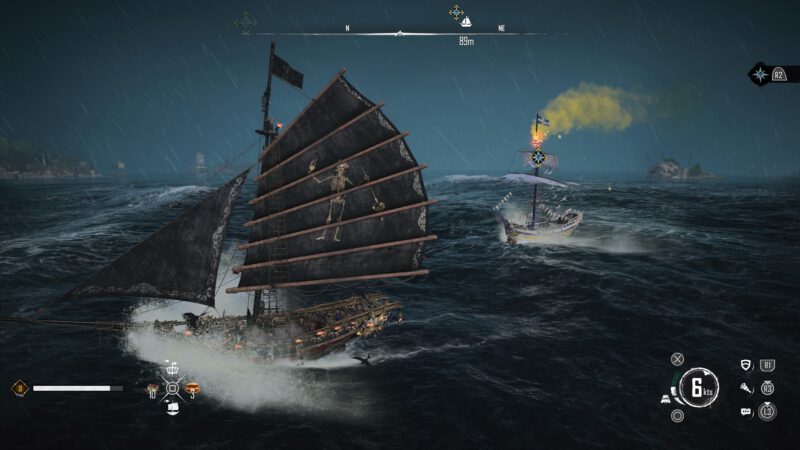Click the sails icon beside the speed gauge

pos(665,399)
